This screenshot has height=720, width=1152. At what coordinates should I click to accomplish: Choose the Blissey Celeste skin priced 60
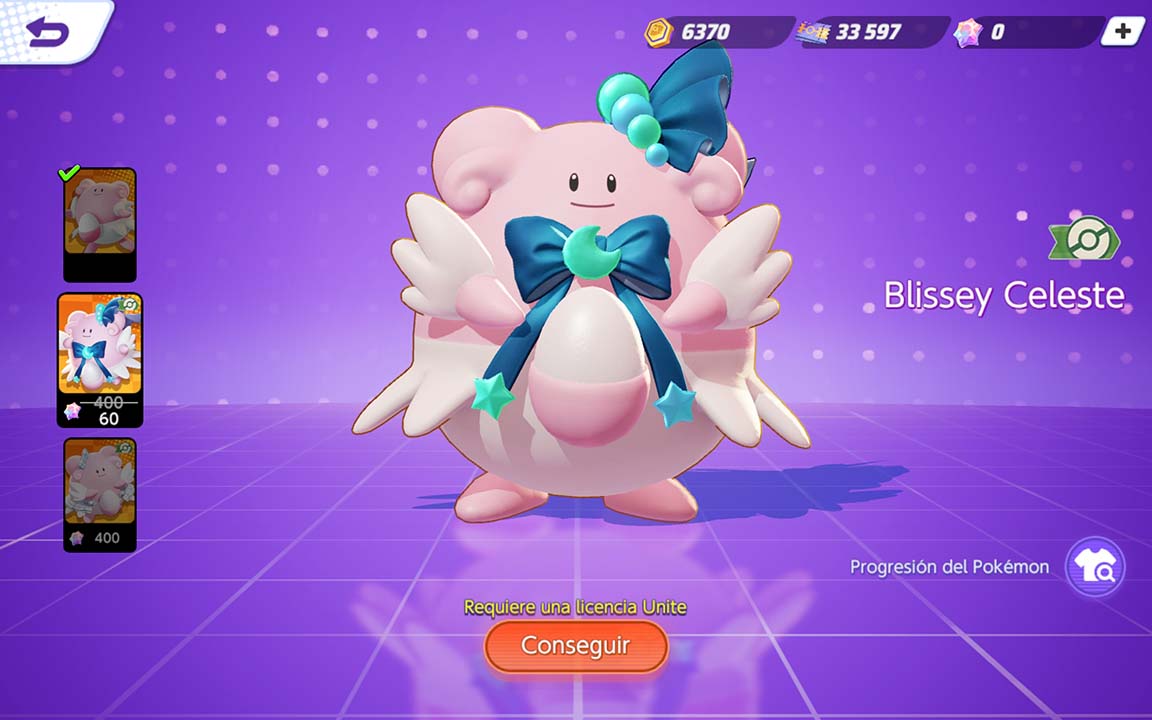click(100, 360)
